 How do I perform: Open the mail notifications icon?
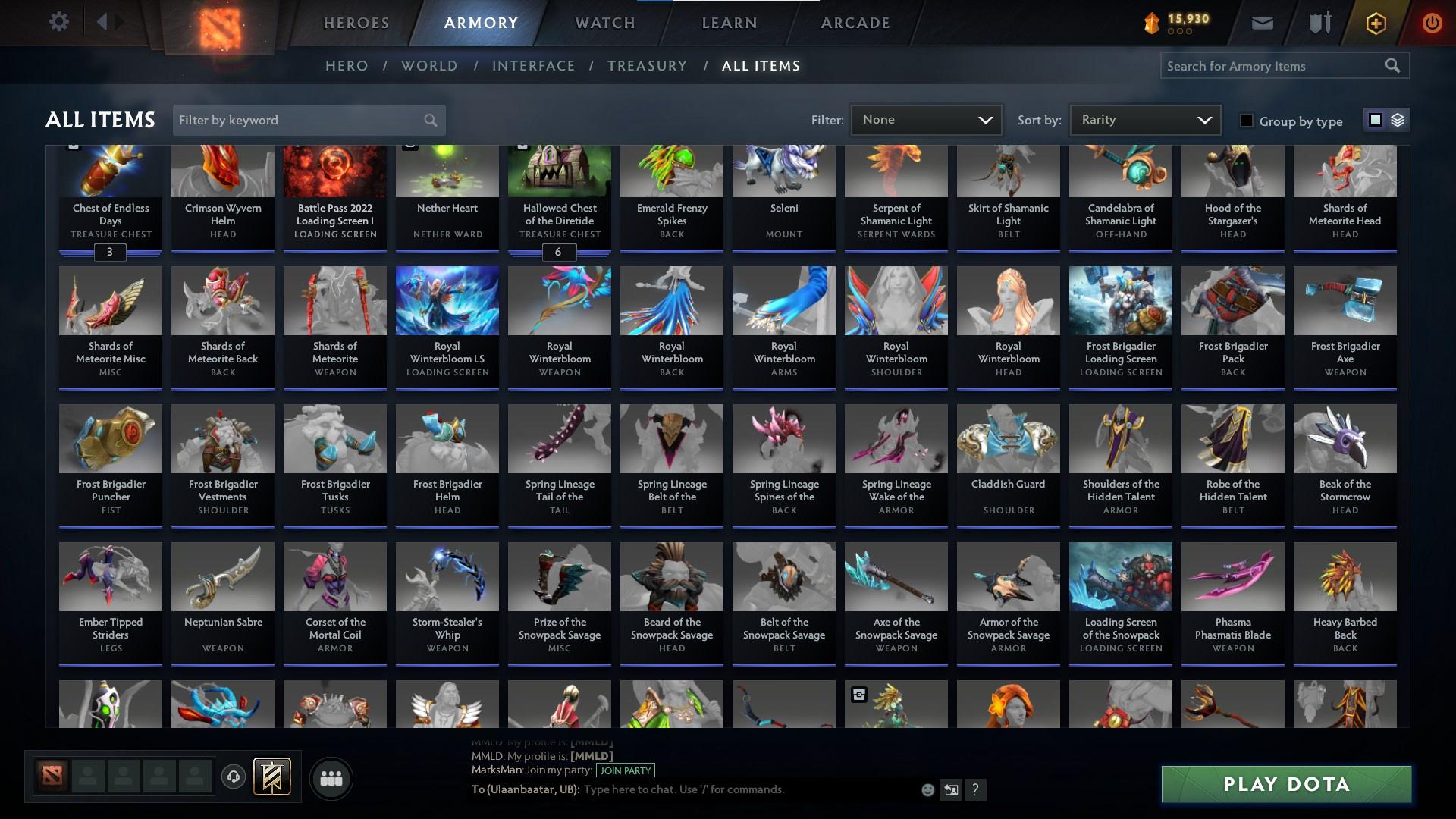click(1261, 23)
